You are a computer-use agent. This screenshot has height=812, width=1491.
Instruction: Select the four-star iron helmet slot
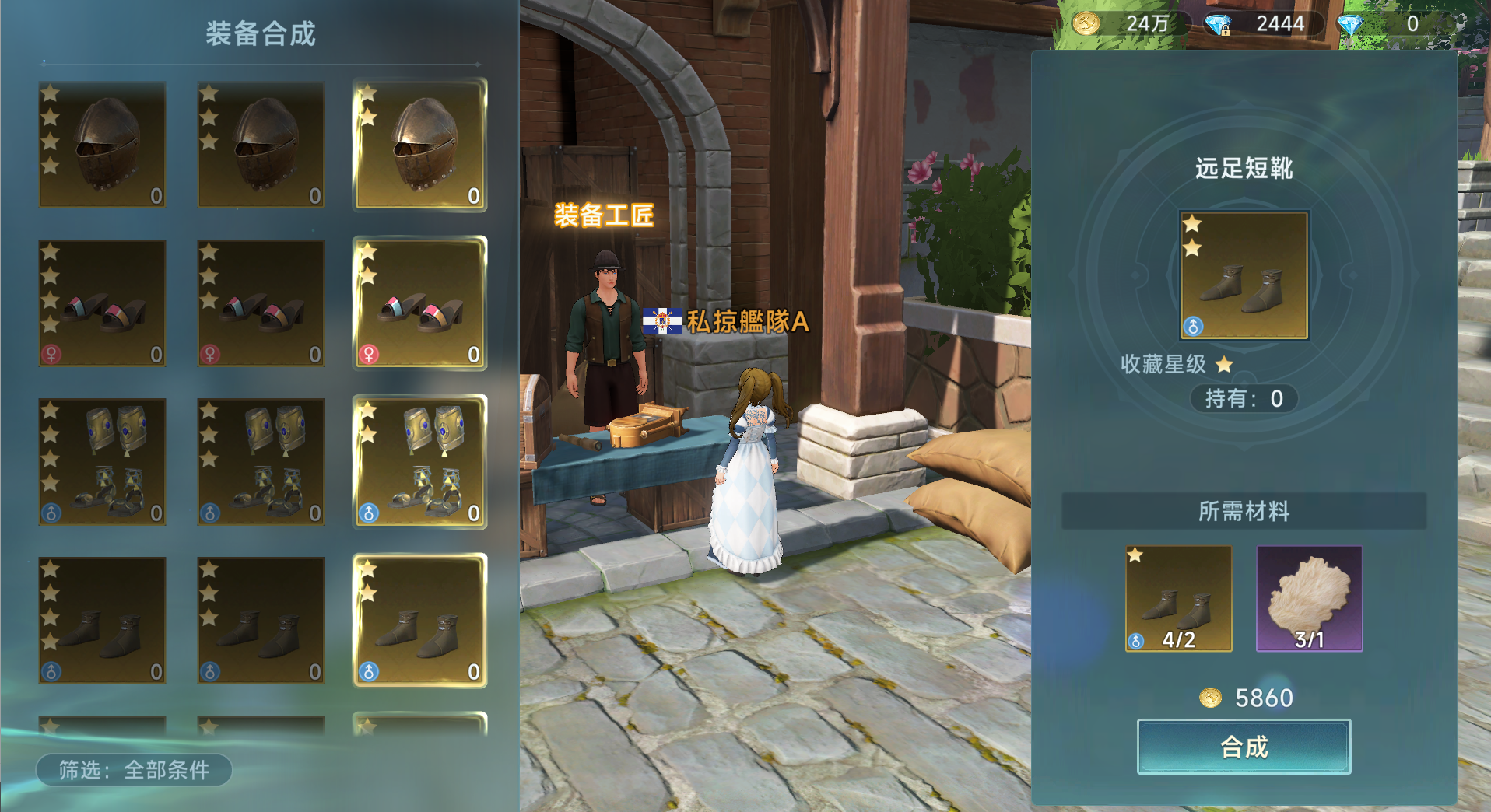tap(103, 145)
